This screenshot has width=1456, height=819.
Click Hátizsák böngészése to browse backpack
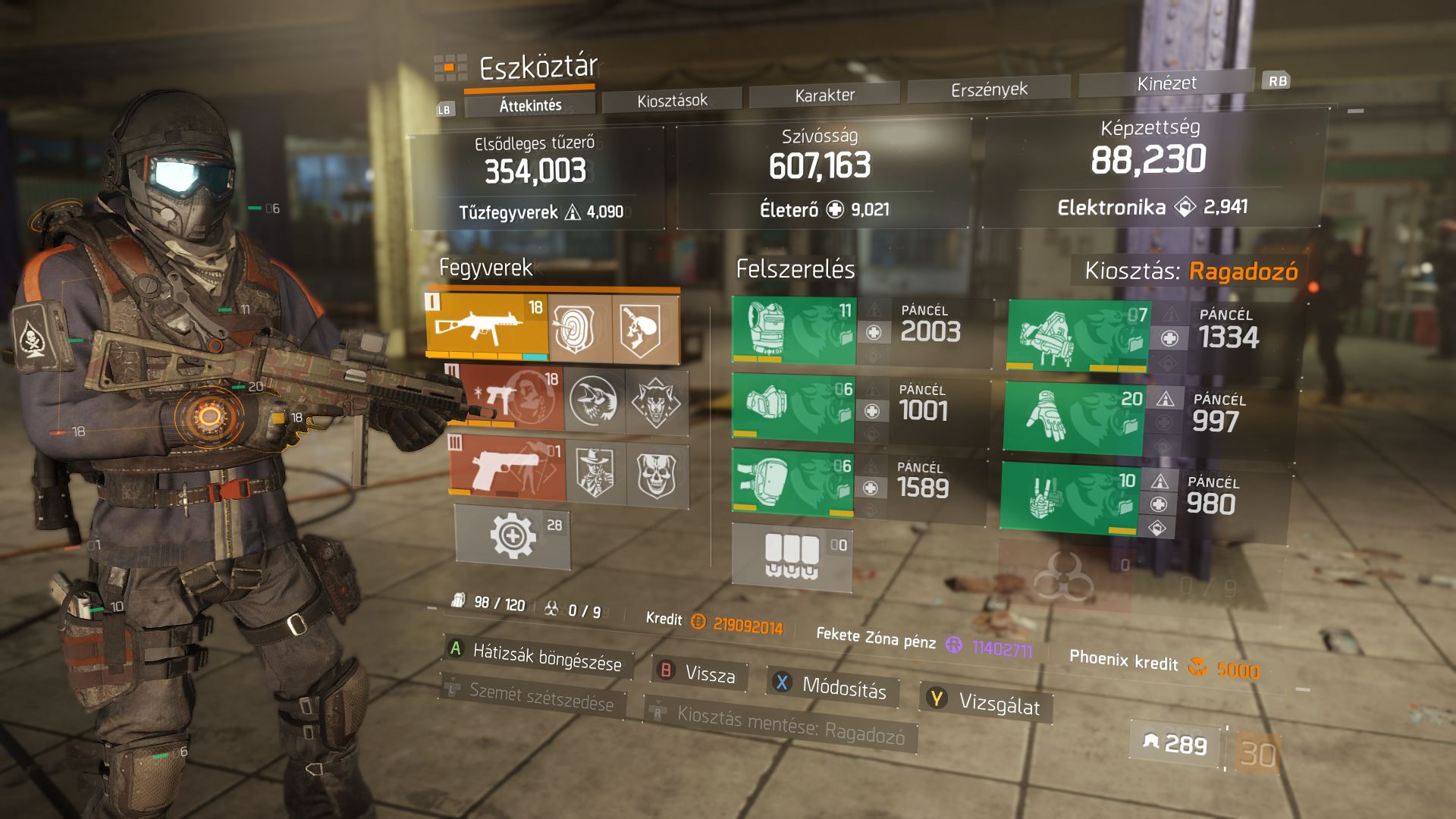[x=537, y=656]
